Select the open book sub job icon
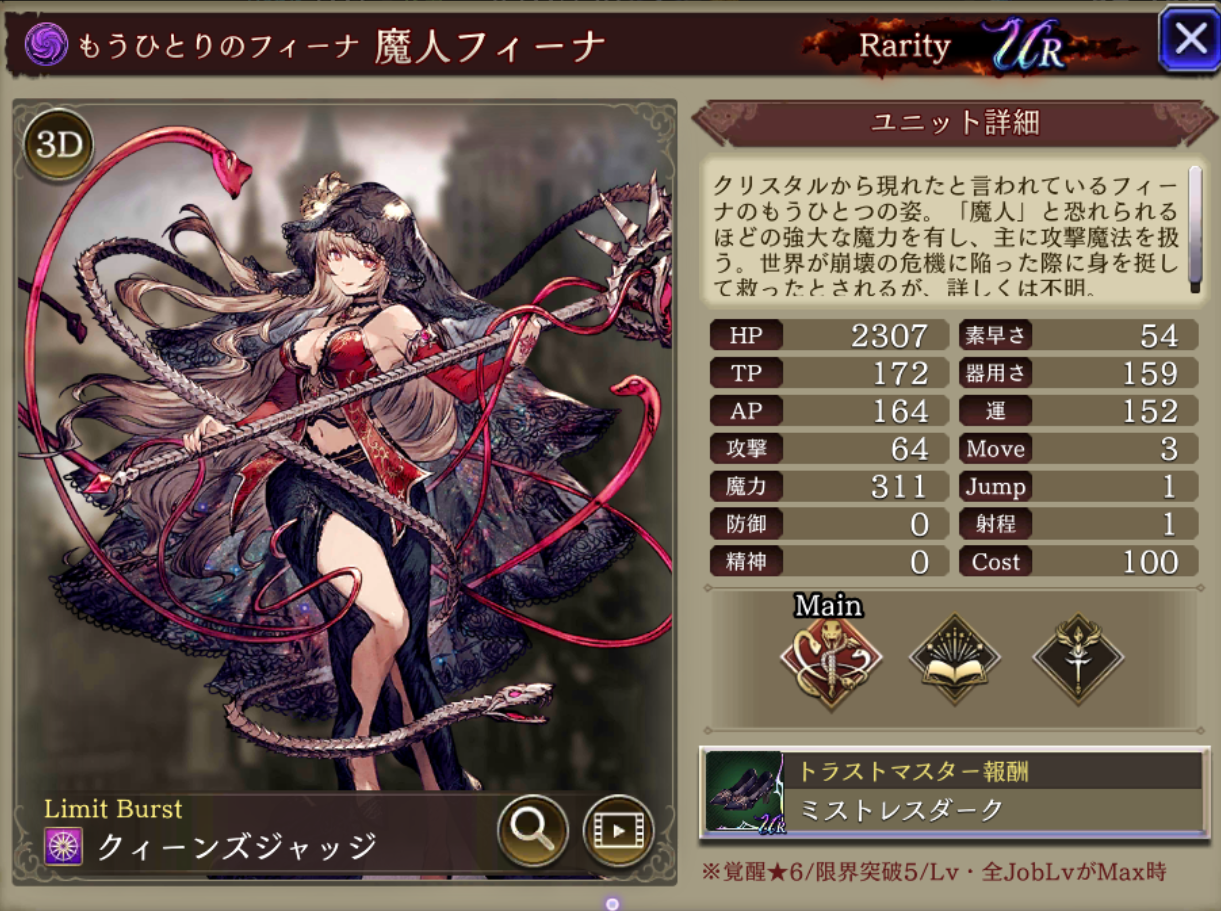 tap(955, 661)
